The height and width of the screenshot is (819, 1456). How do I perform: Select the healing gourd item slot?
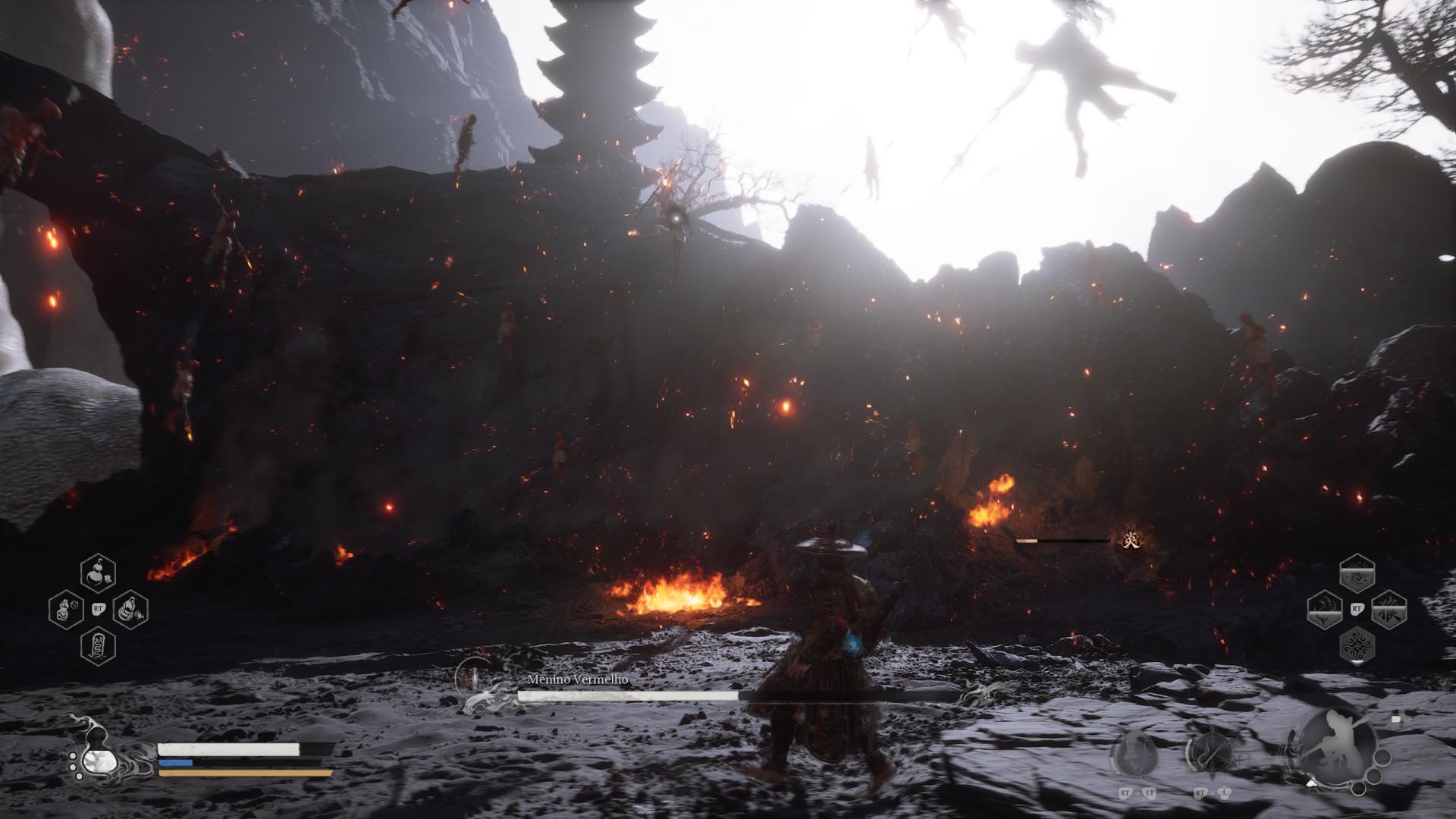click(x=98, y=573)
